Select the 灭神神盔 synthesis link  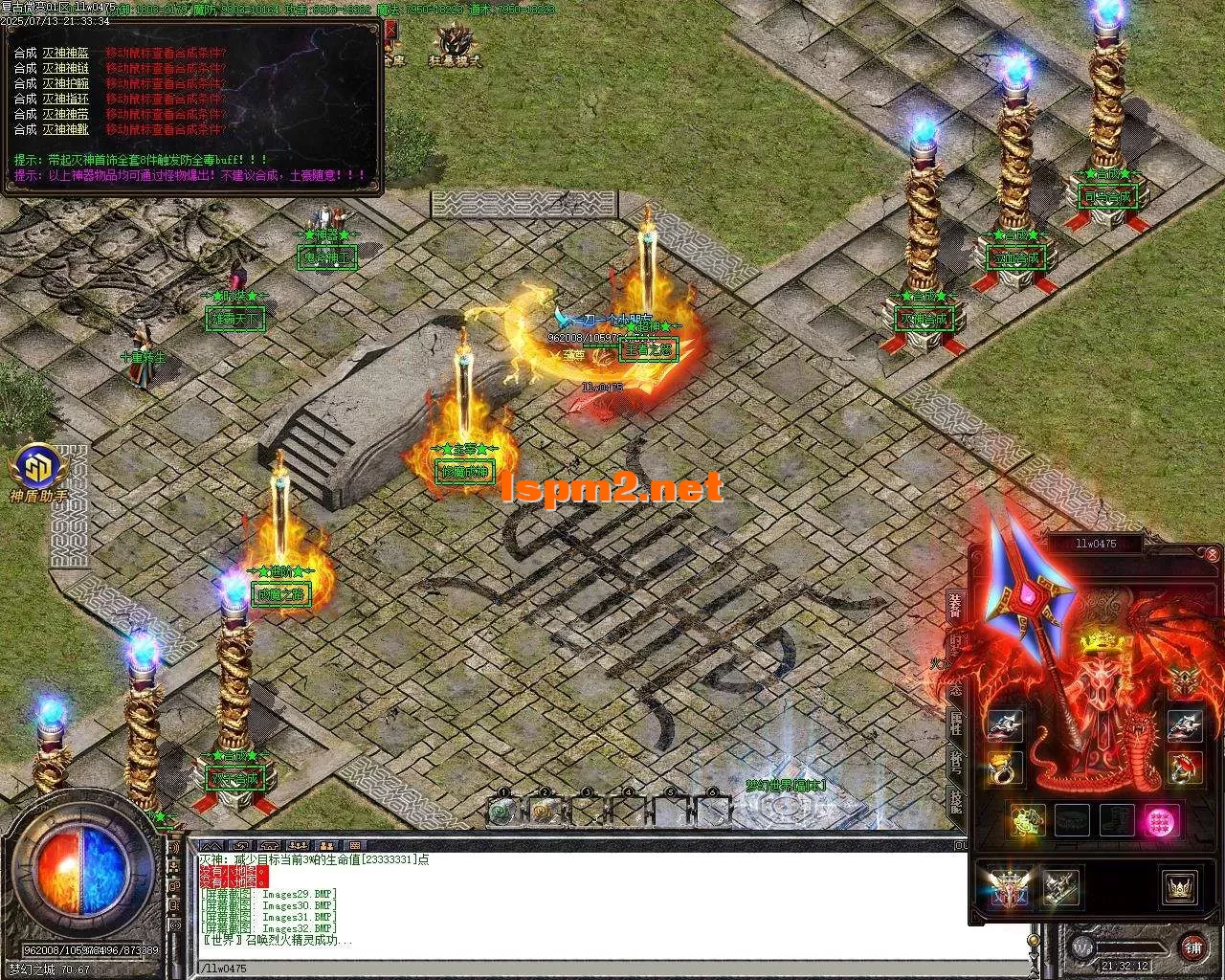click(65, 53)
